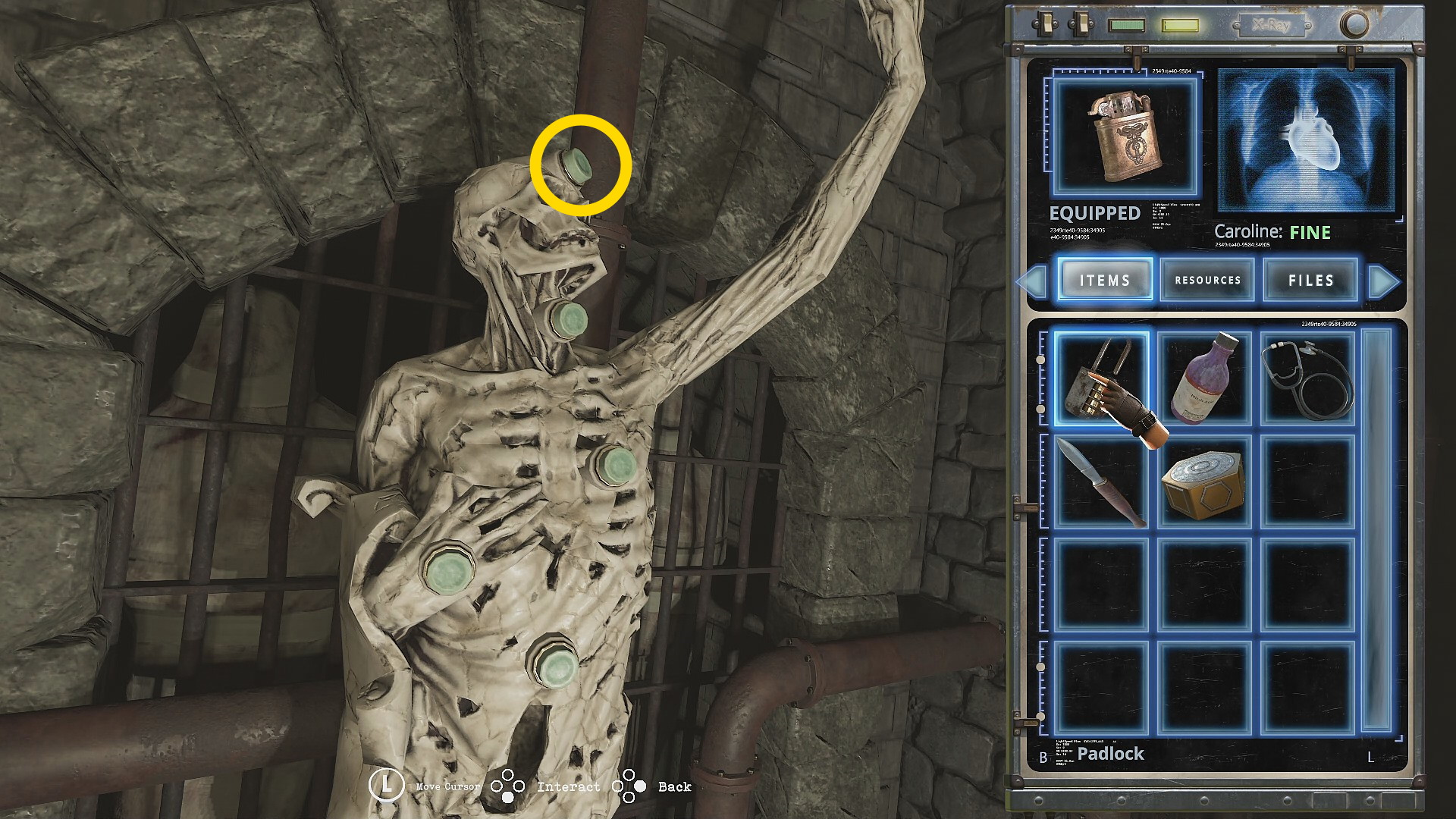This screenshot has width=1456, height=819.
Task: Choose the purple medicine bottle slot
Action: tap(1204, 378)
